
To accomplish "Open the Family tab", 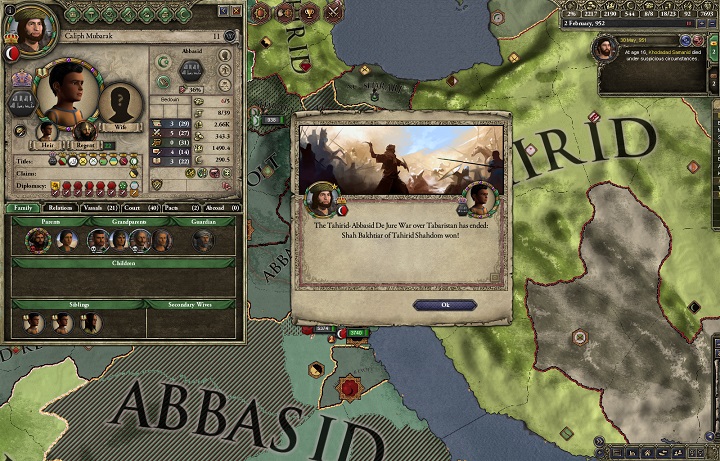I will pyautogui.click(x=21, y=207).
